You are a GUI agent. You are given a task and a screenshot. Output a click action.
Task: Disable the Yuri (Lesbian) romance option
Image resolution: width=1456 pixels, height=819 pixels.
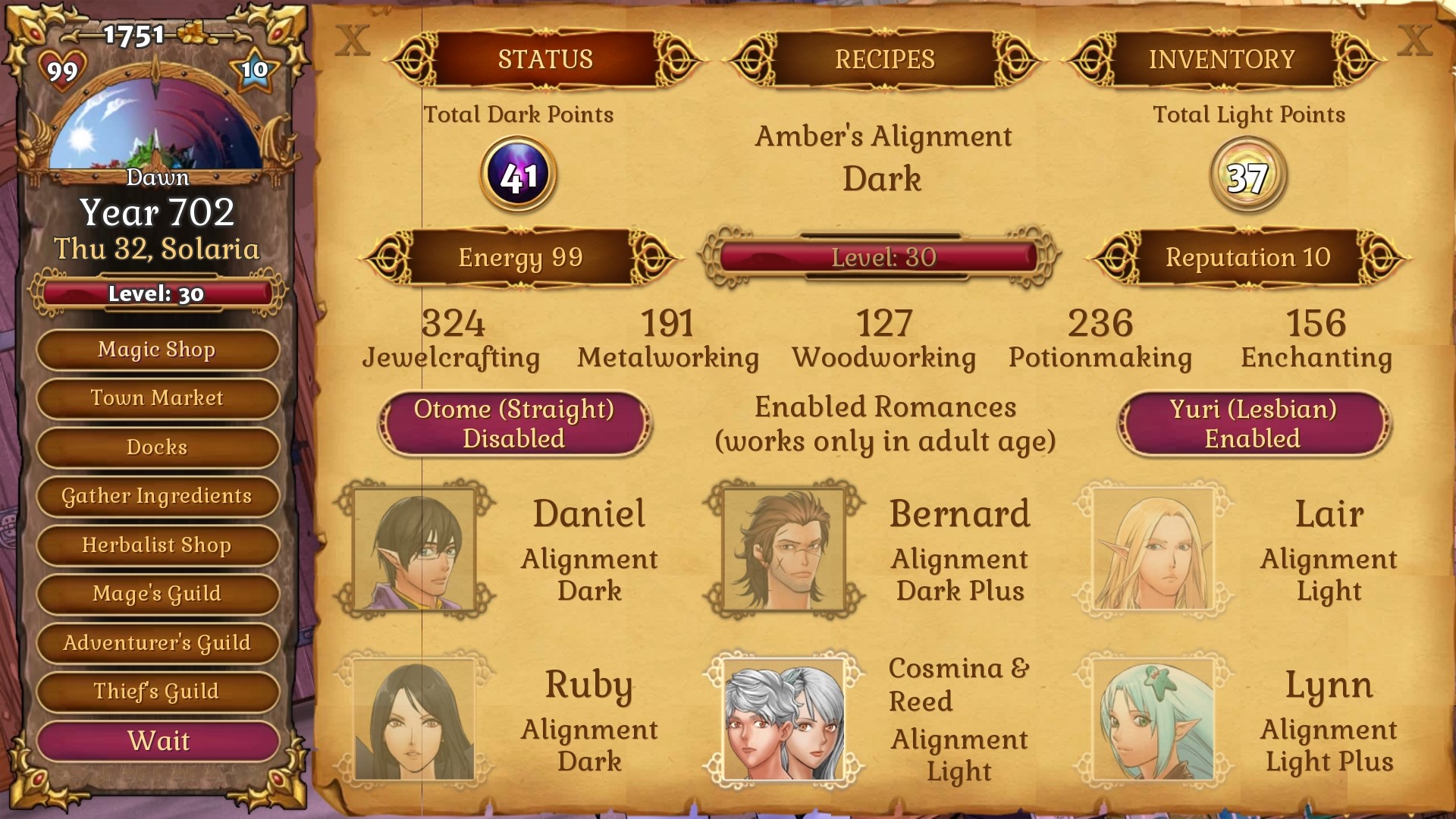coord(1255,423)
